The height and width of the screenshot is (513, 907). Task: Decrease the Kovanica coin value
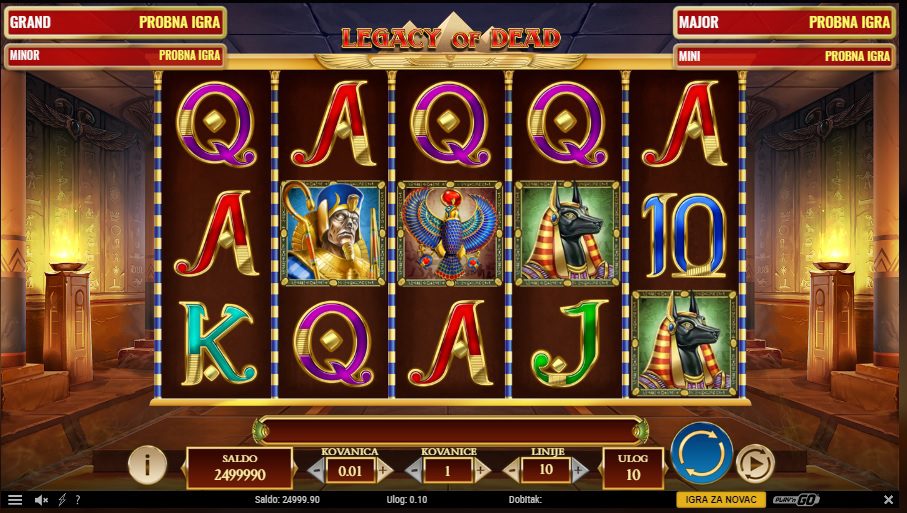coord(316,469)
